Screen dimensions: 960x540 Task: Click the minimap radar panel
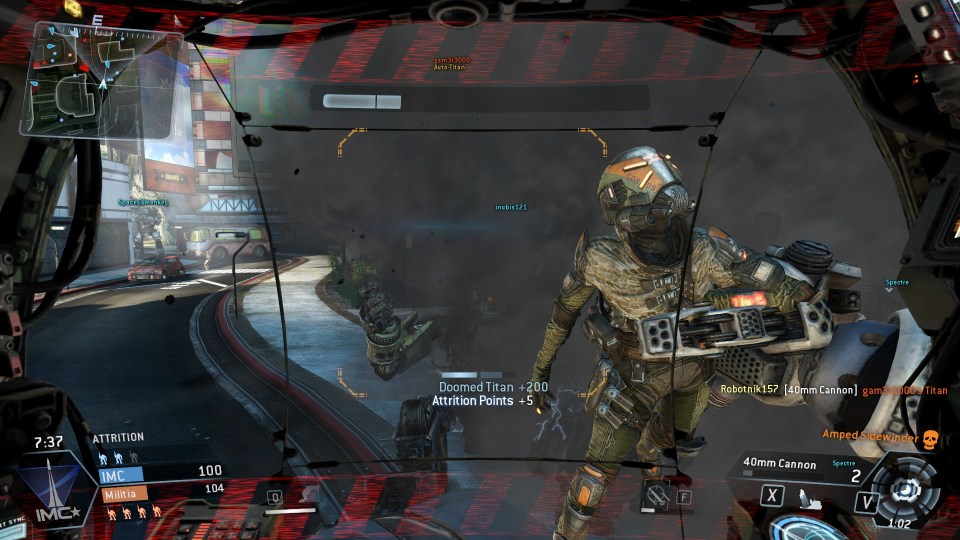click(102, 78)
